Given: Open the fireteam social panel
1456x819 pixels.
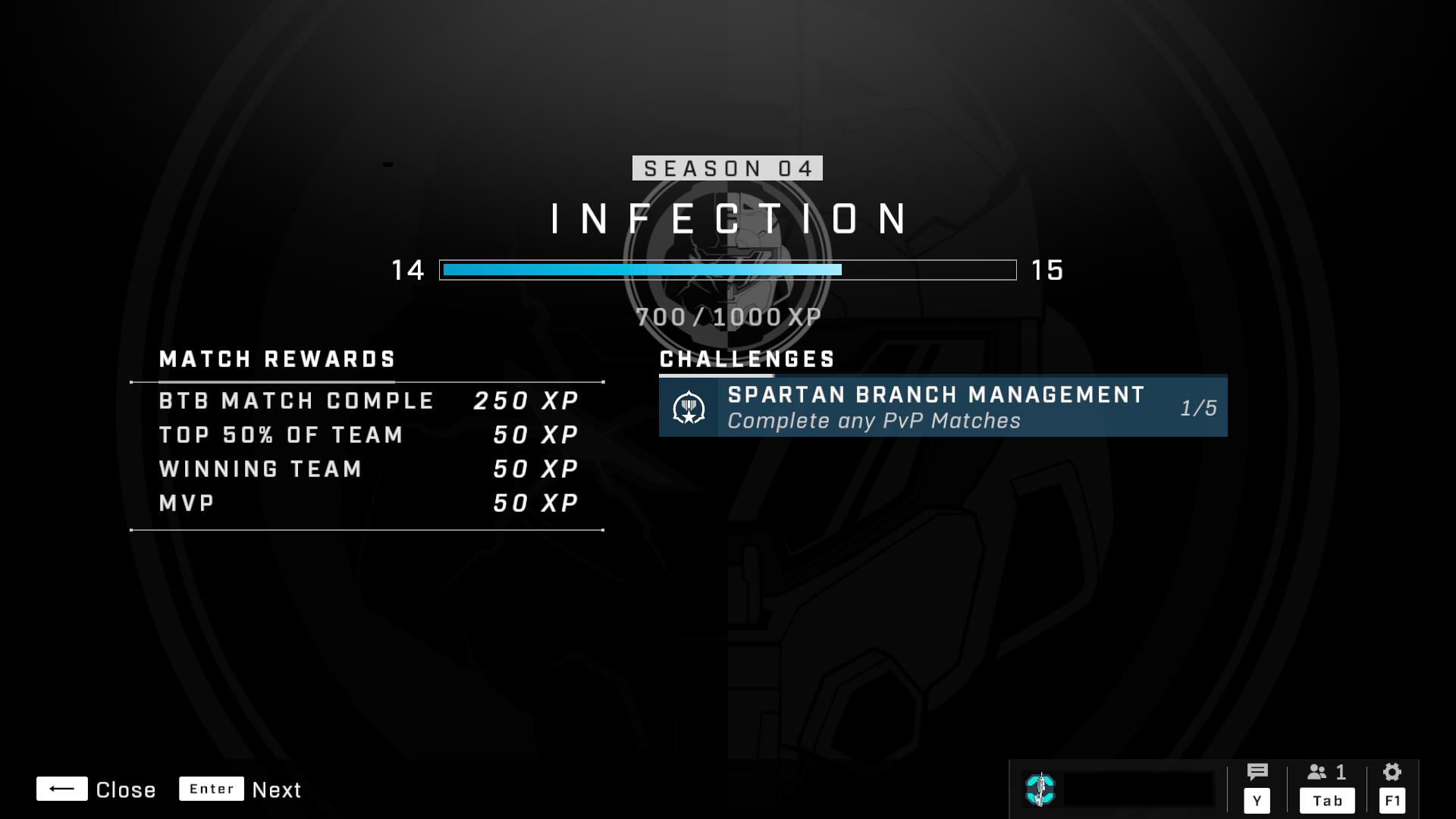Looking at the screenshot, I should (x=1326, y=773).
